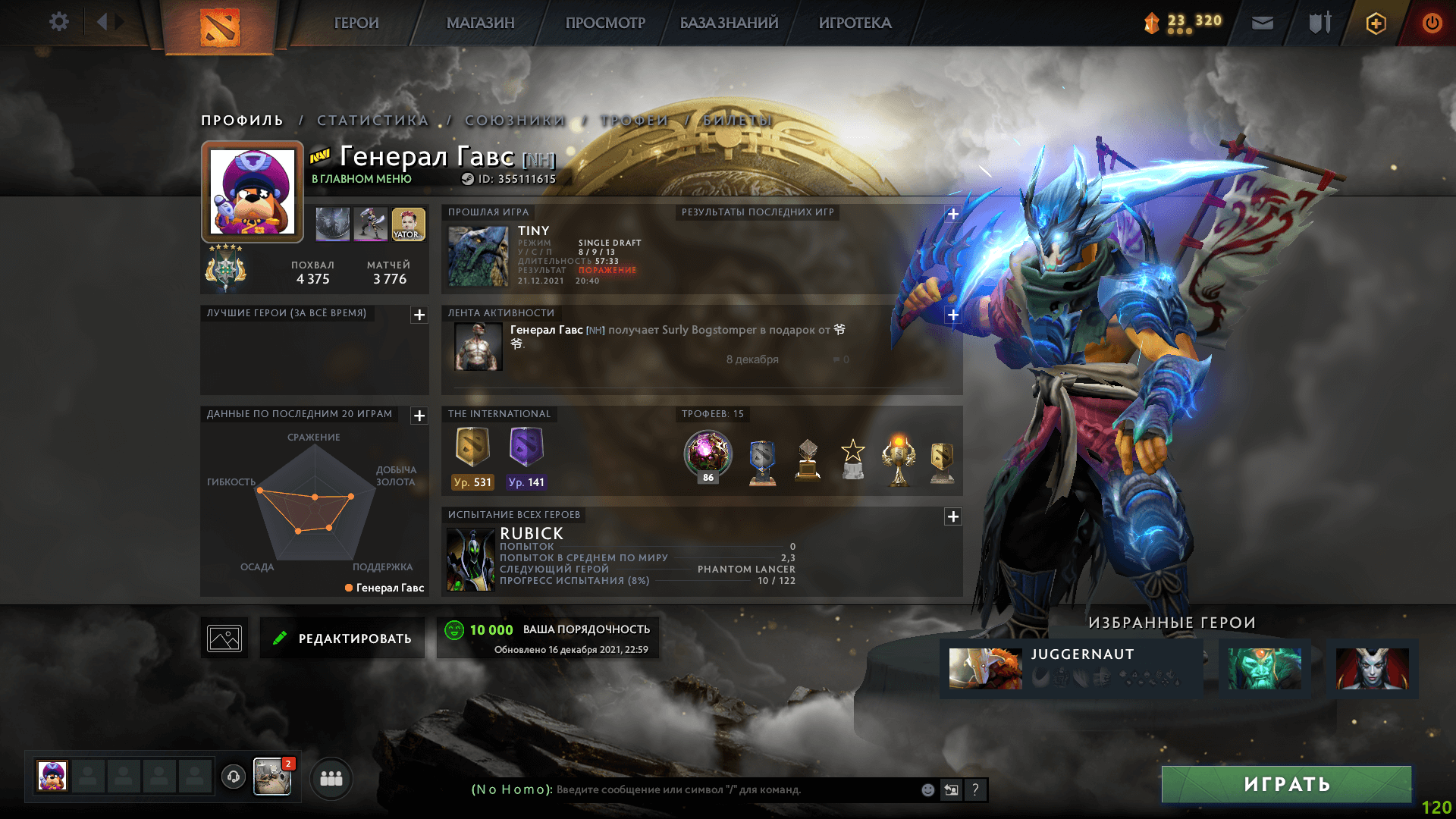Switch to ПРОСМОТР in the top menu

[x=605, y=23]
